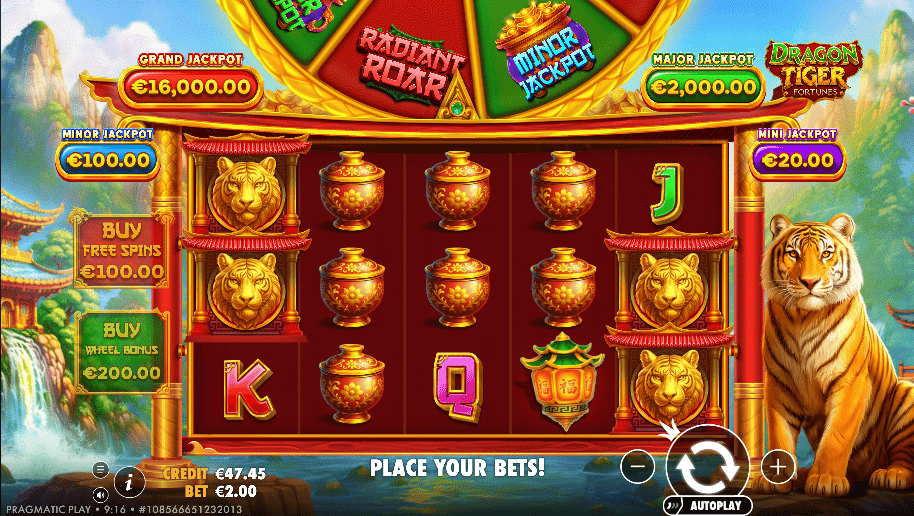This screenshot has width=914, height=516.
Task: Open the game info paytable
Action: point(129,482)
